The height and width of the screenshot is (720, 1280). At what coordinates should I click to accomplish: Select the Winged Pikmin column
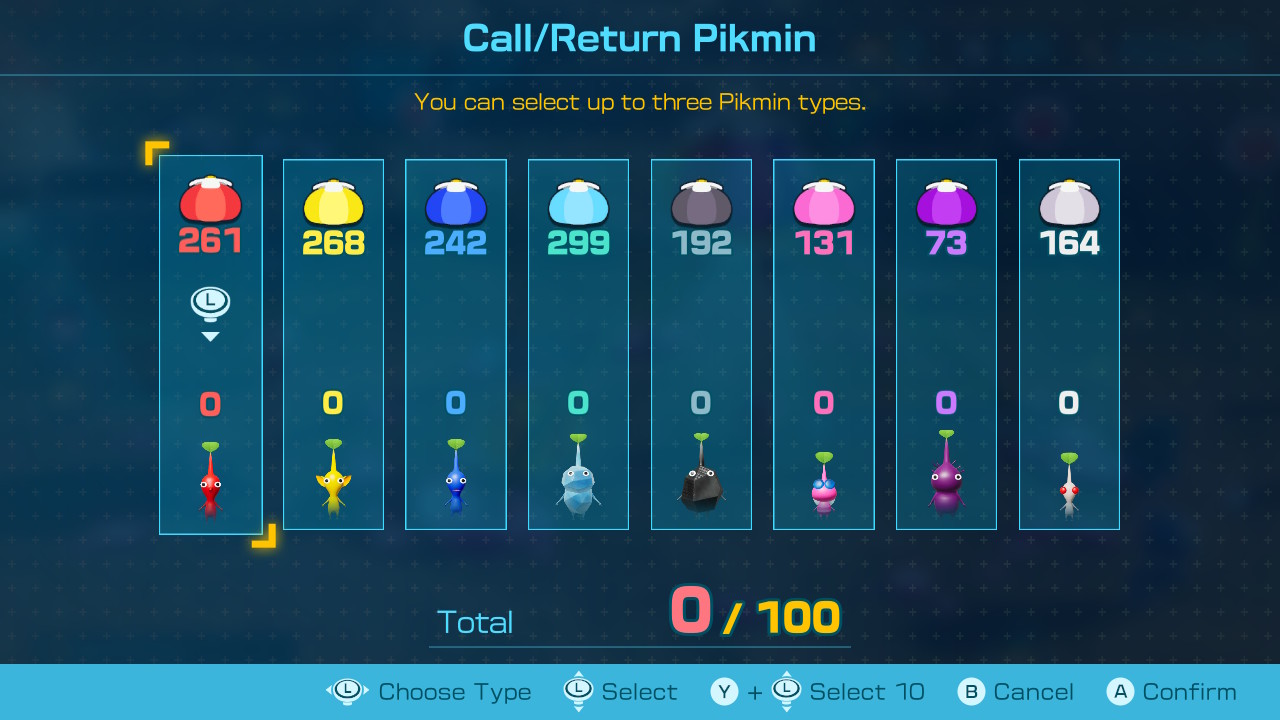coord(824,345)
